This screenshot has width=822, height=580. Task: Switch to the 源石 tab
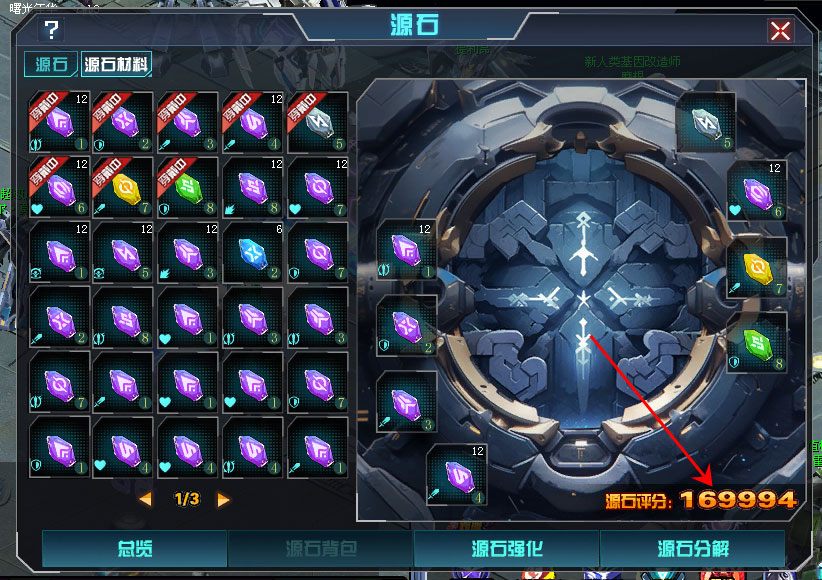(50, 65)
